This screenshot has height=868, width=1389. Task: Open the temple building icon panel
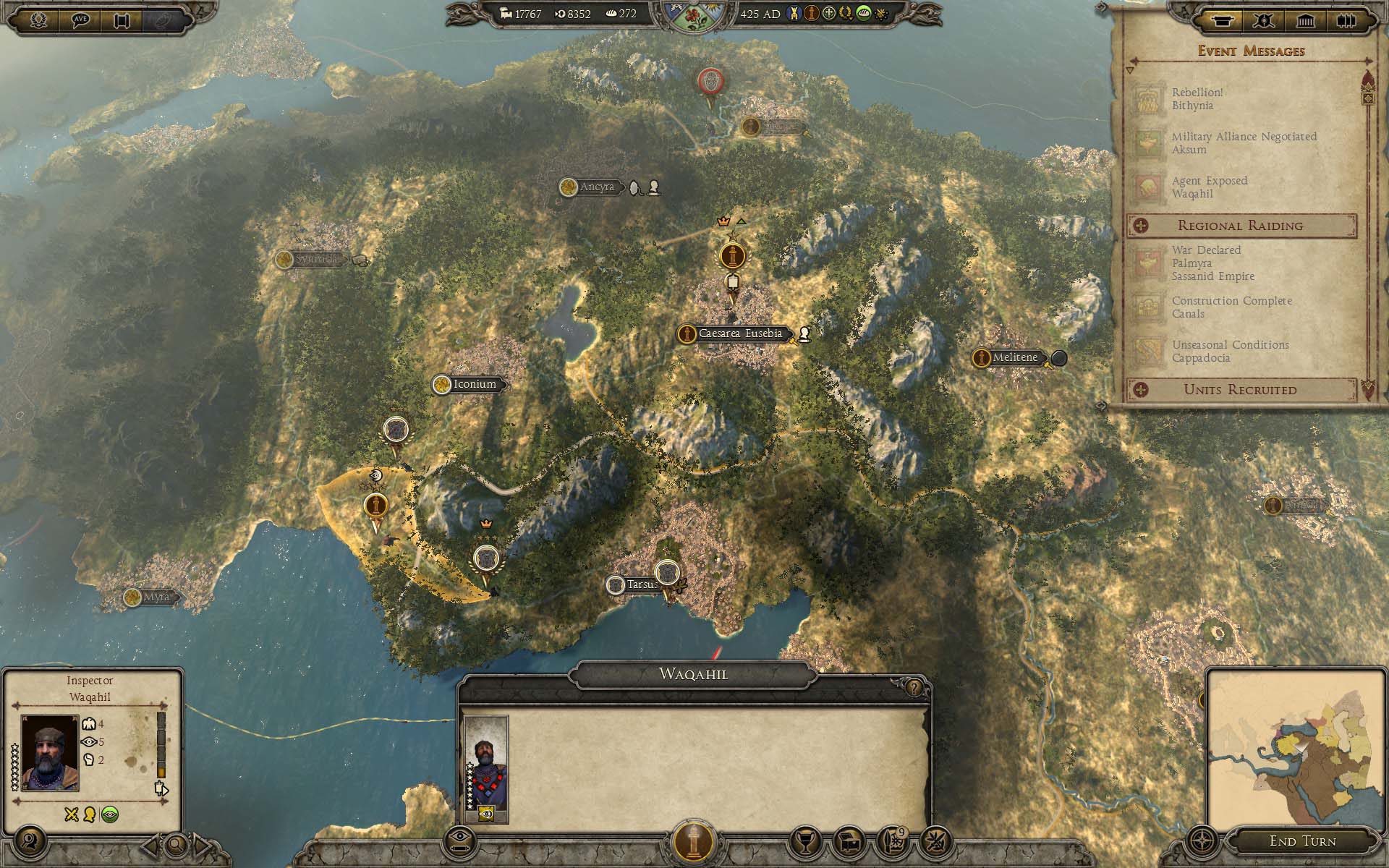point(1305,20)
